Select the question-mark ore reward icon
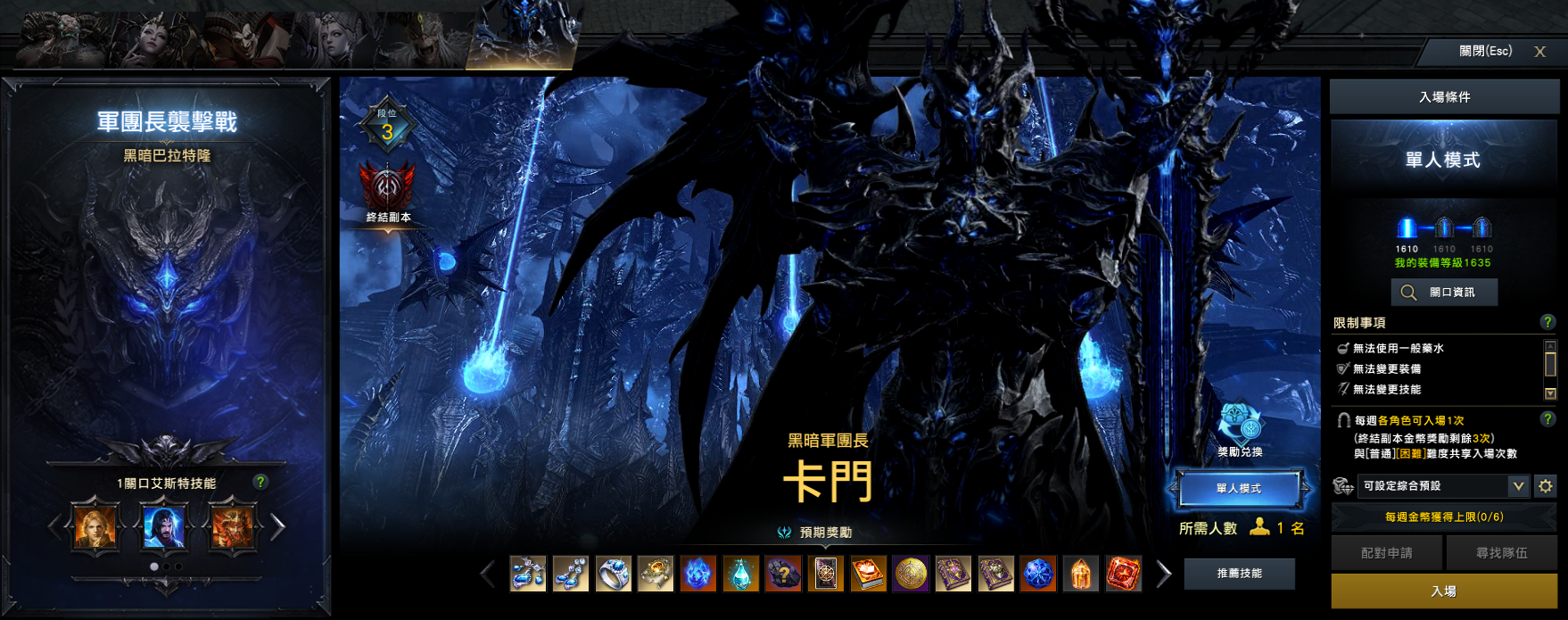The height and width of the screenshot is (620, 1568). click(x=783, y=575)
